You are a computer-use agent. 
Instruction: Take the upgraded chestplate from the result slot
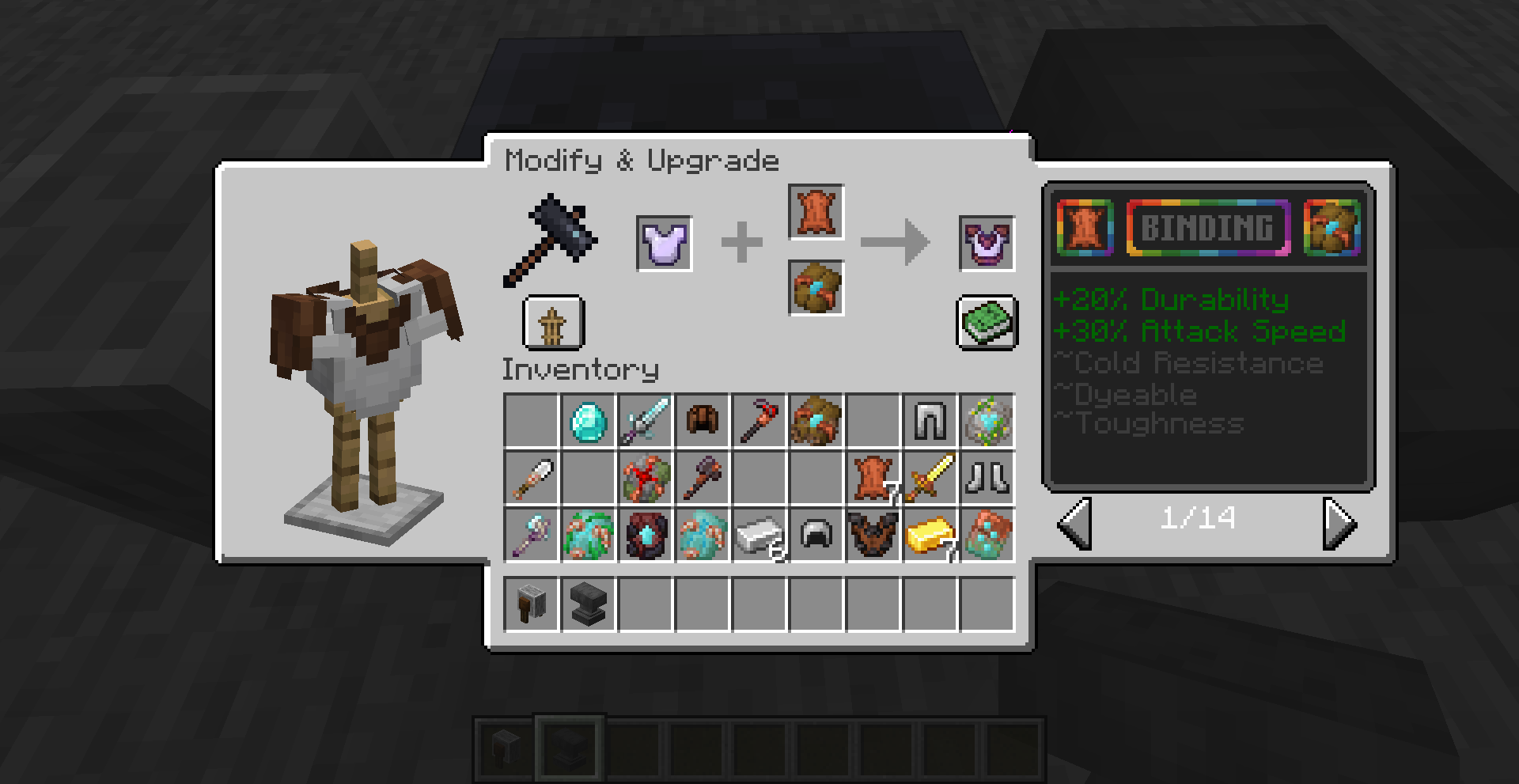click(987, 243)
